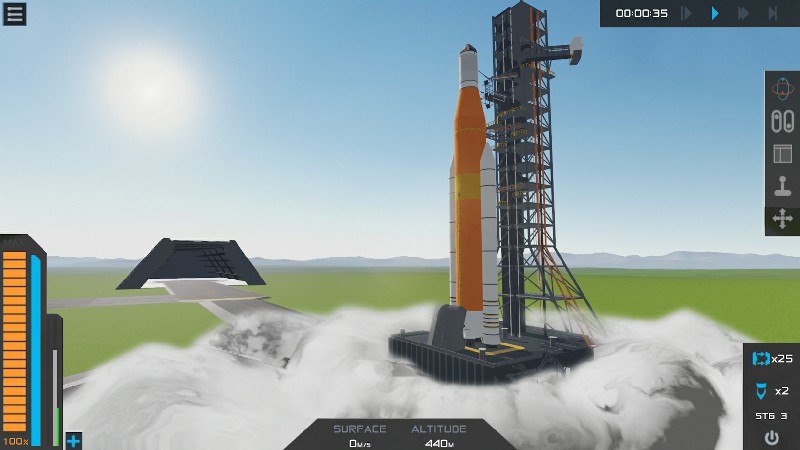Click the x2 engine stage icon
The height and width of the screenshot is (450, 800).
tap(761, 390)
